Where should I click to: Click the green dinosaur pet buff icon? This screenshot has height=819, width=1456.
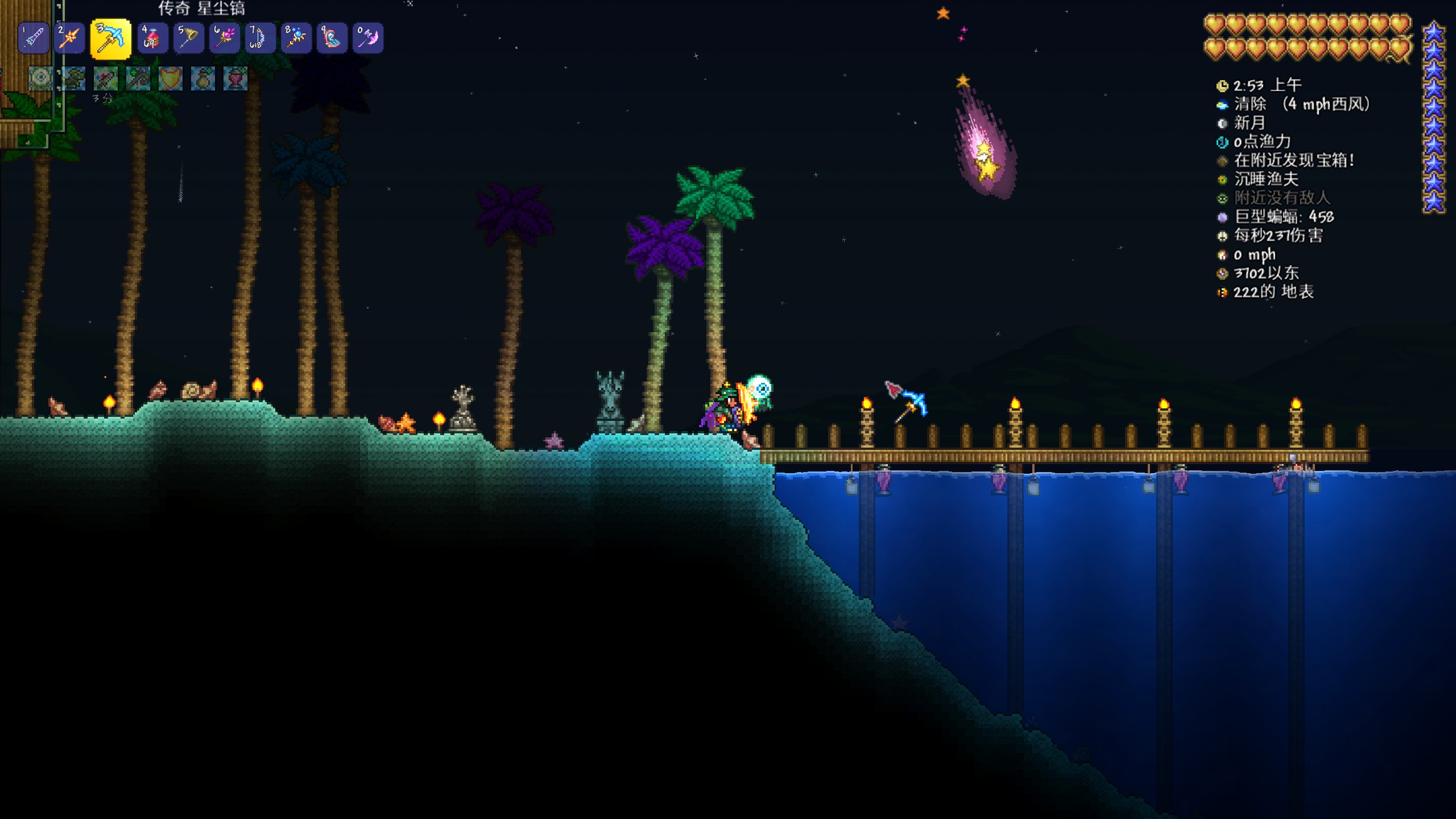click(x=73, y=78)
